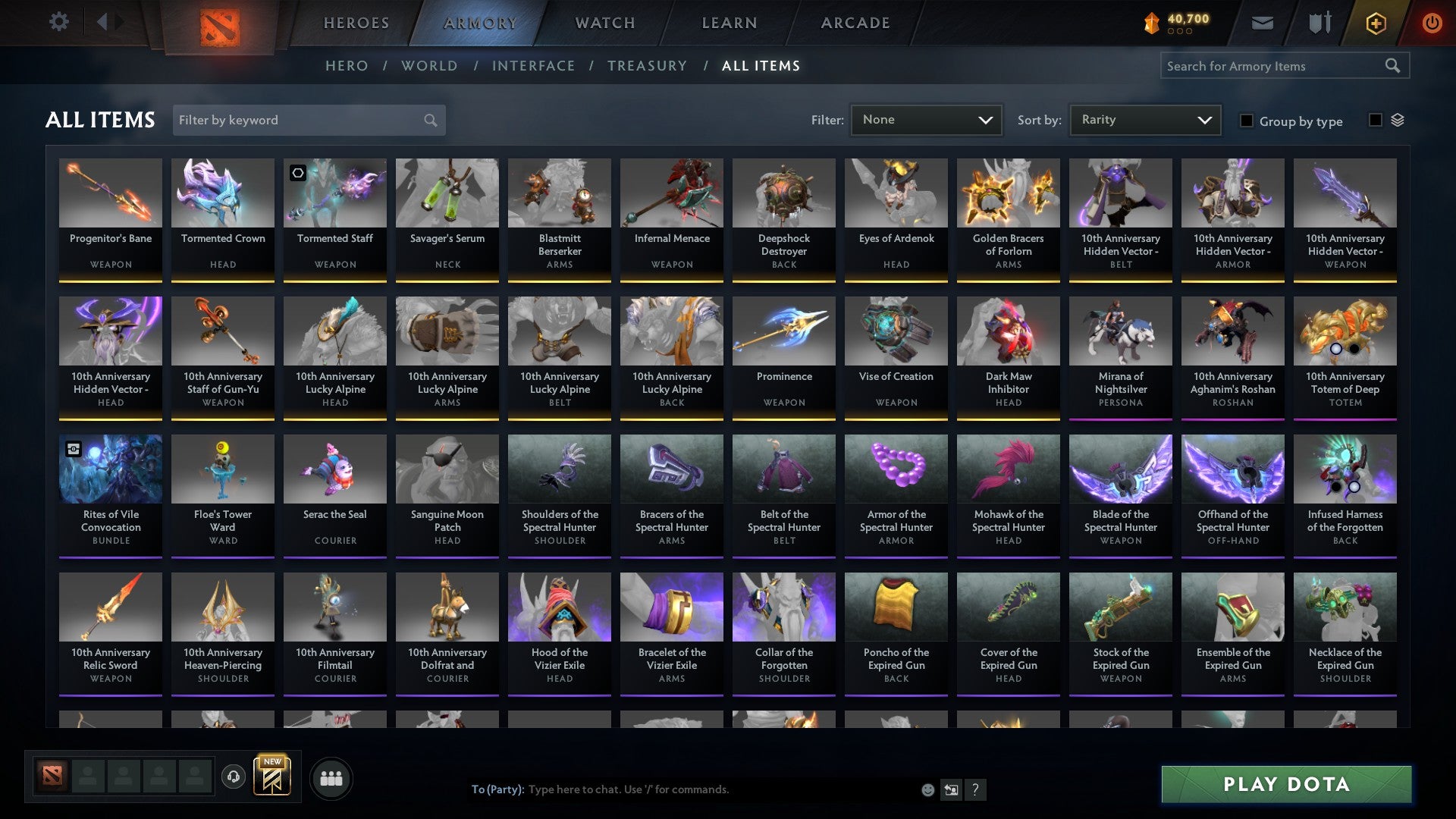Screen dimensions: 1456x819
Task: Select the Progenitor's Bane weapon thumbnail
Action: 111,193
